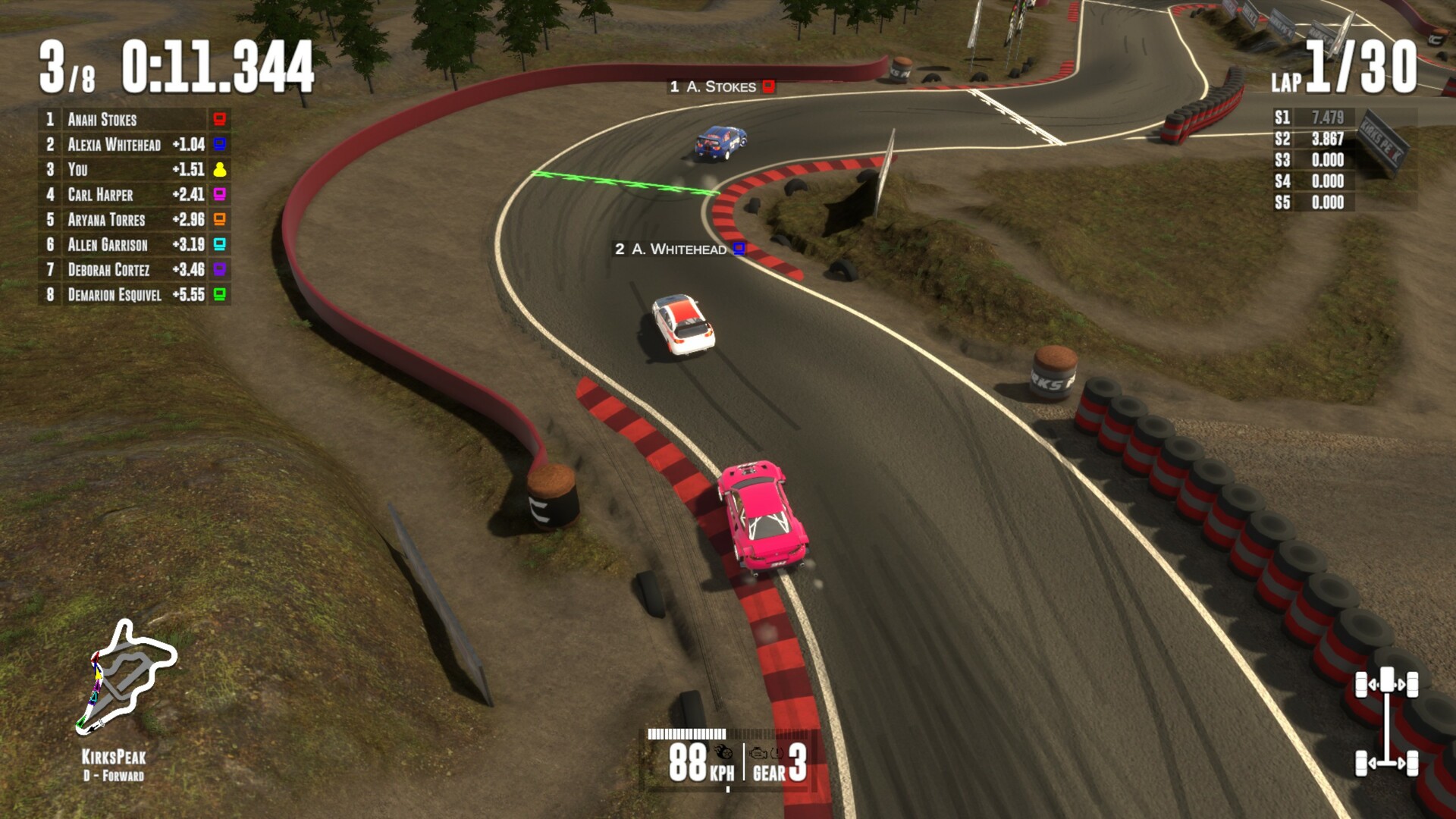Click the flaming wheel icon beside 88 KPH
Screen dimensions: 1456x819
(x=723, y=752)
